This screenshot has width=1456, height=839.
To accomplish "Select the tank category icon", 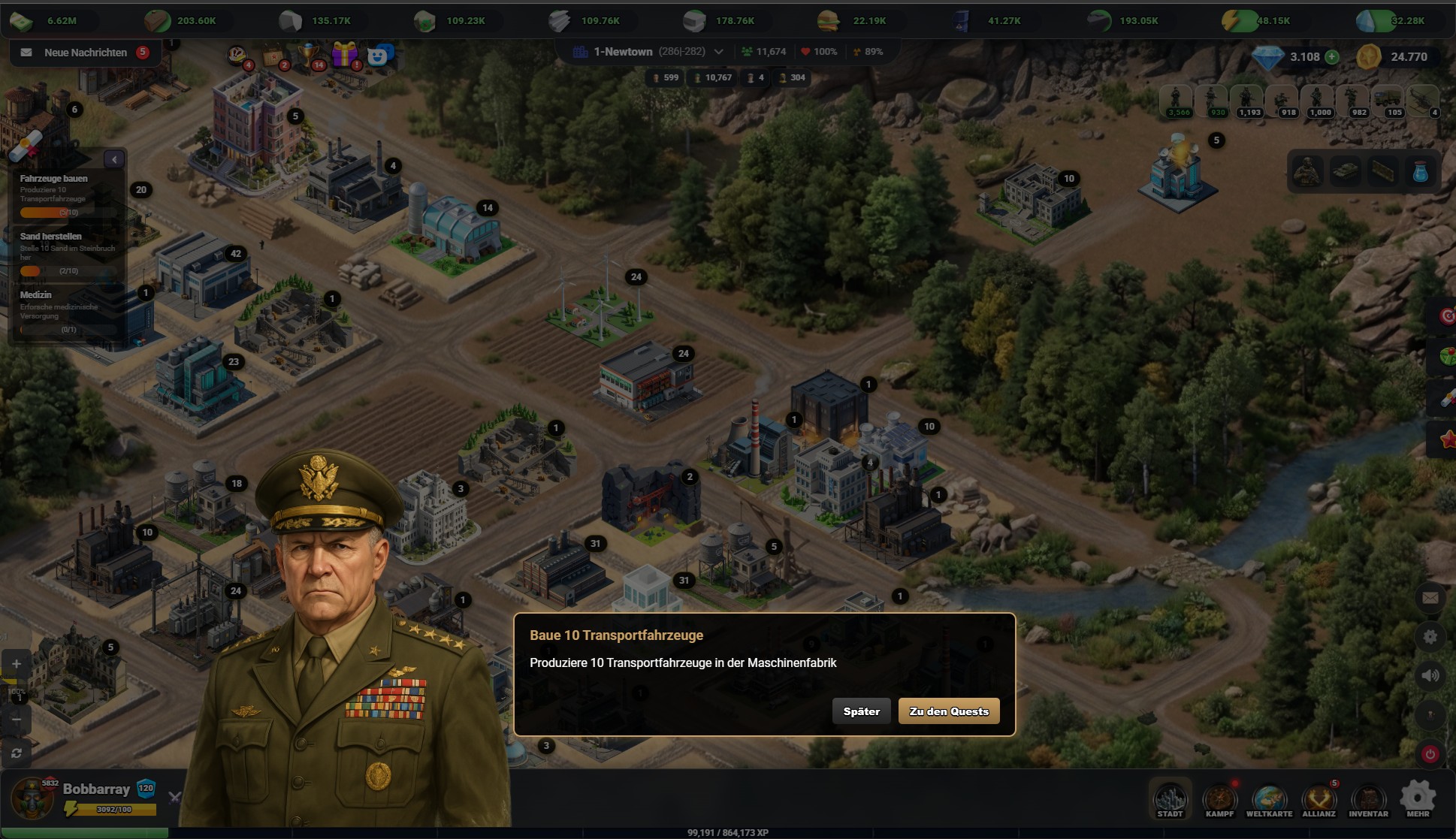I will tap(1345, 172).
